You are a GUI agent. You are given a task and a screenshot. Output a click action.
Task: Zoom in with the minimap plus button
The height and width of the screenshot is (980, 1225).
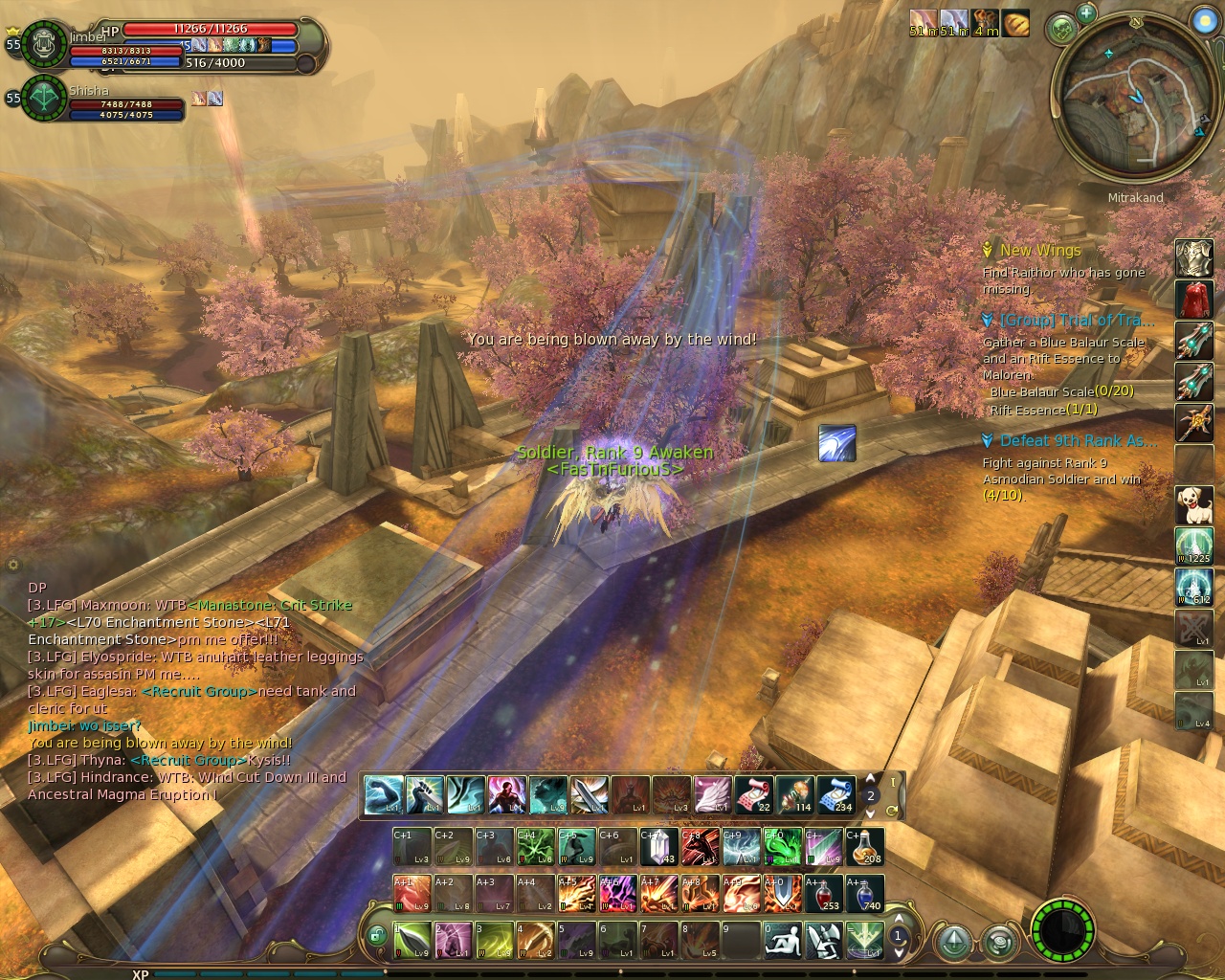(x=1086, y=13)
